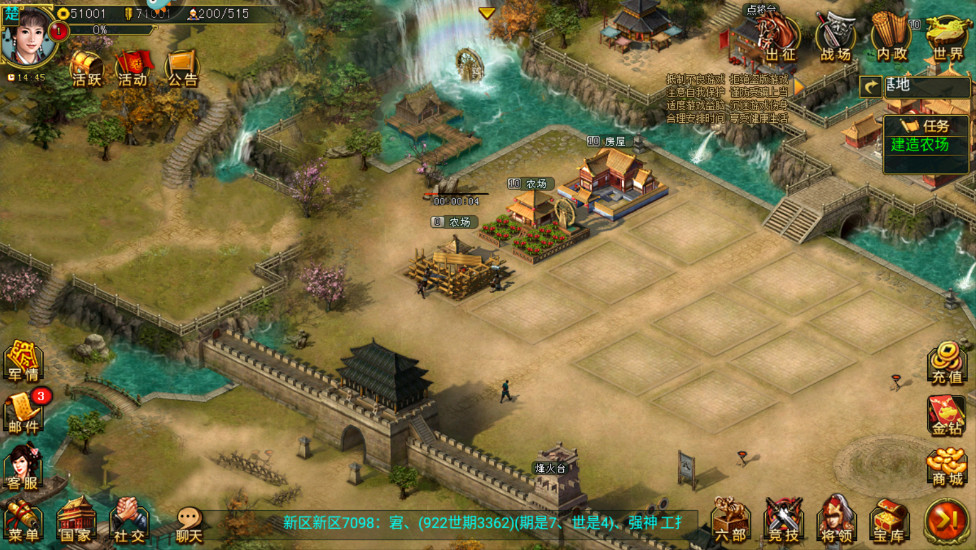Viewport: 976px width, 550px height.
Task: Open the 商城 shop
Action: click(x=946, y=466)
